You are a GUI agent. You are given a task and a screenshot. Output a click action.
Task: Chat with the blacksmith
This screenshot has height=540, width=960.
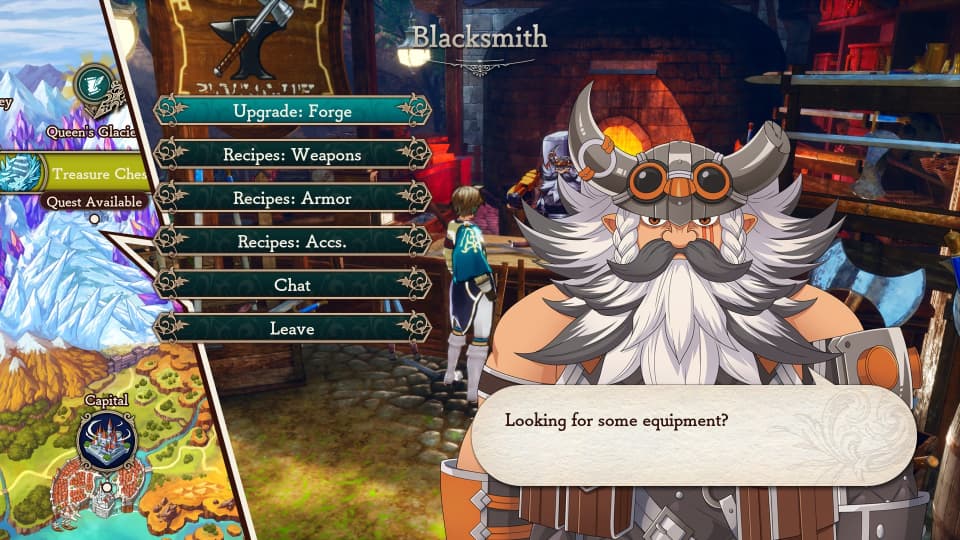[x=292, y=285]
